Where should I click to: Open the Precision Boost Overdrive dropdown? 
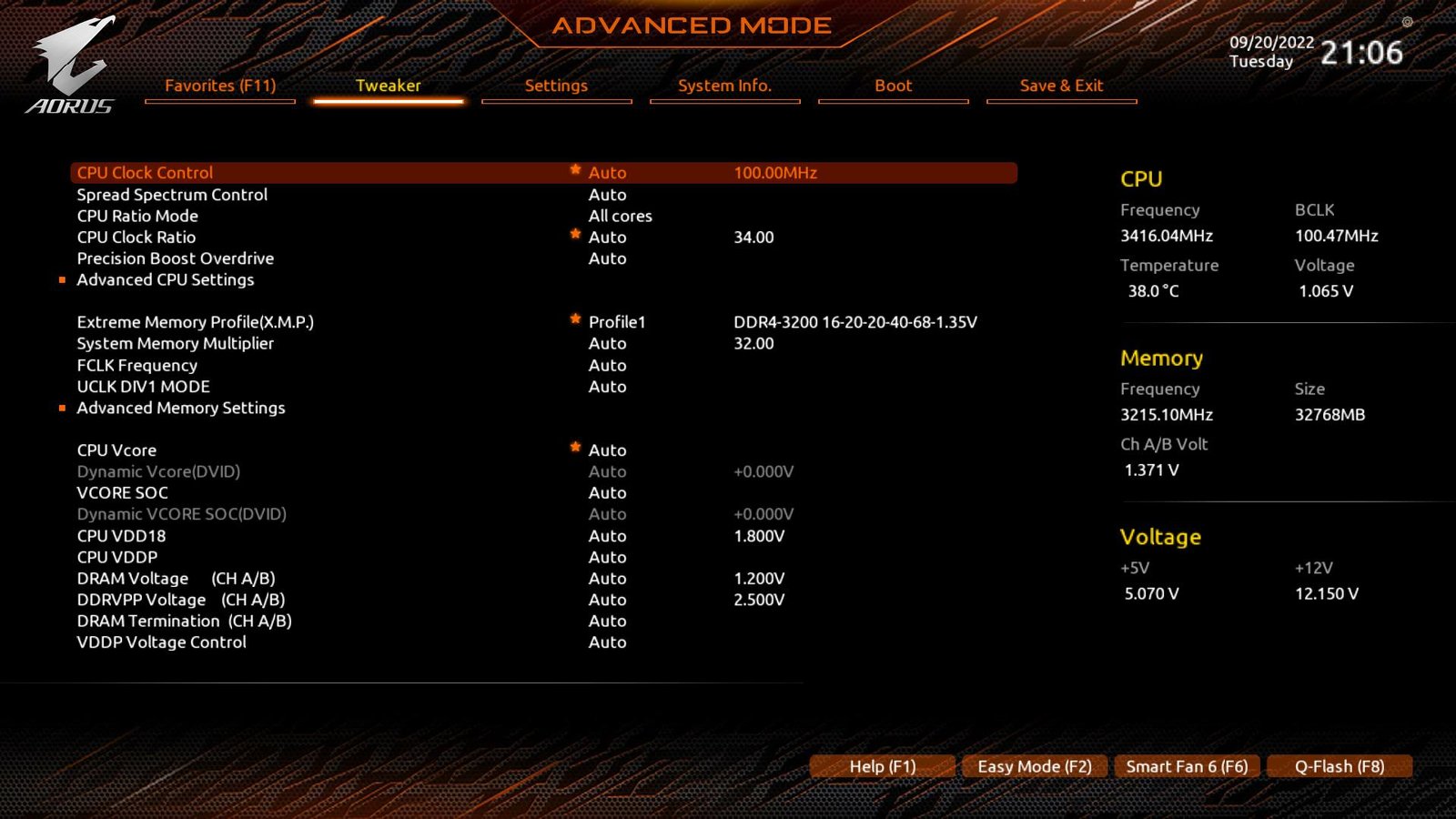coord(607,258)
